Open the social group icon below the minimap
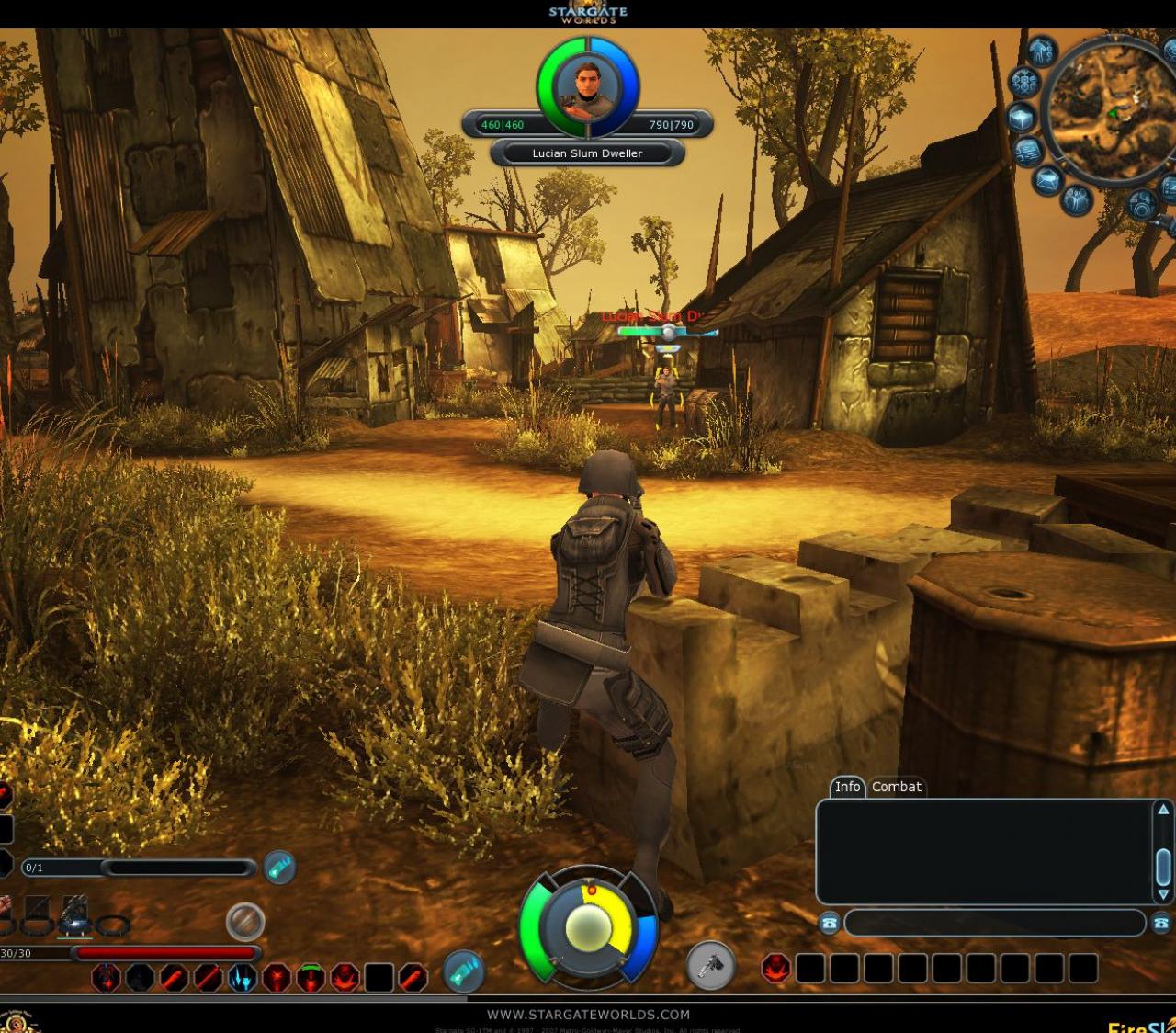1176x1033 pixels. click(x=1077, y=200)
